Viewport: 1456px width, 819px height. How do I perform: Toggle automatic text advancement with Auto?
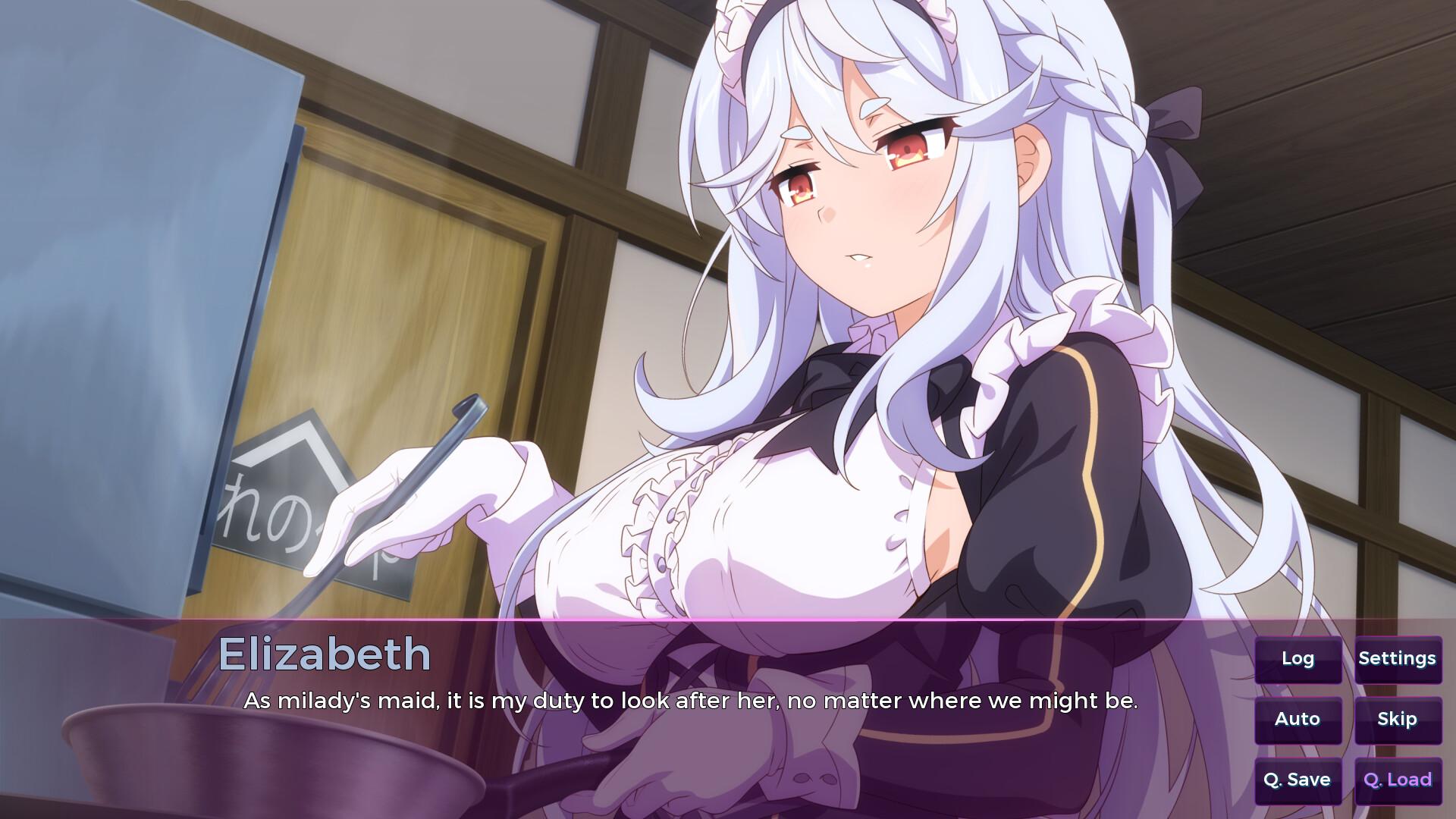1298,719
